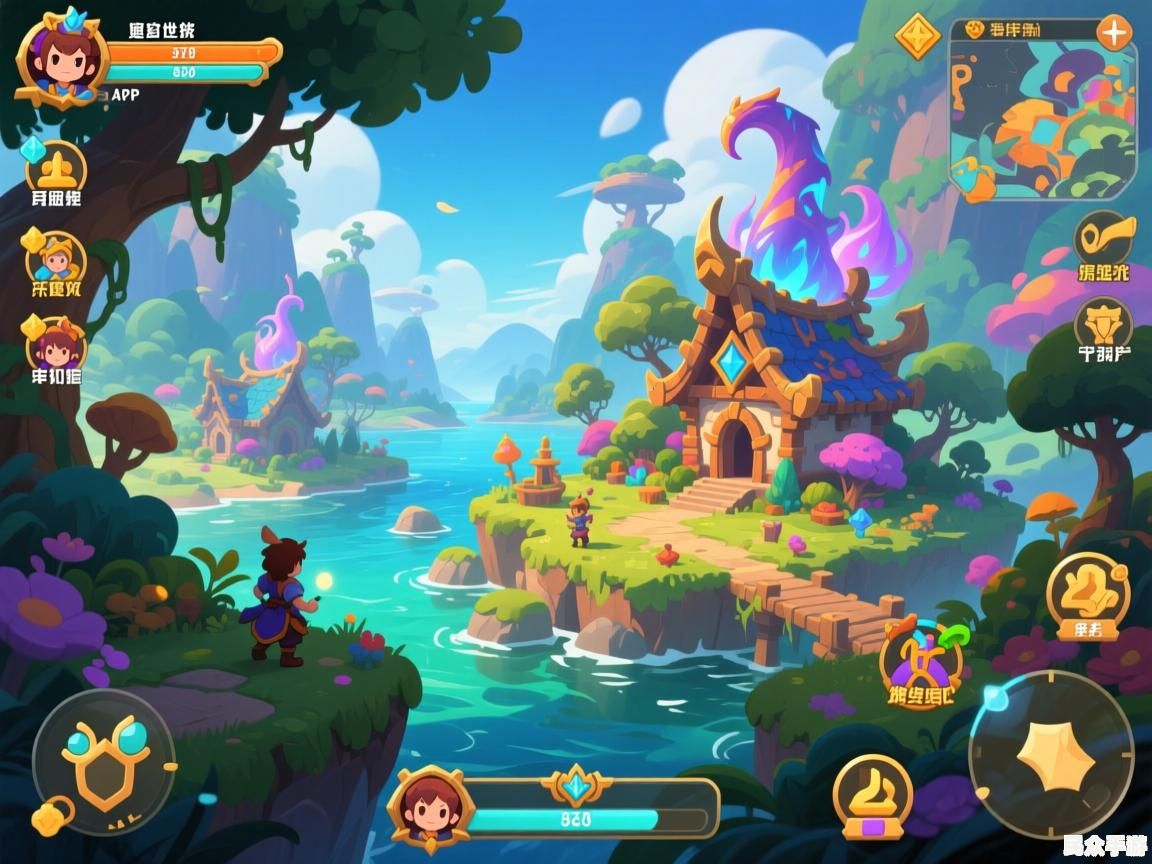
Task: Activate the golden horn icon
Action: [x=1105, y=238]
